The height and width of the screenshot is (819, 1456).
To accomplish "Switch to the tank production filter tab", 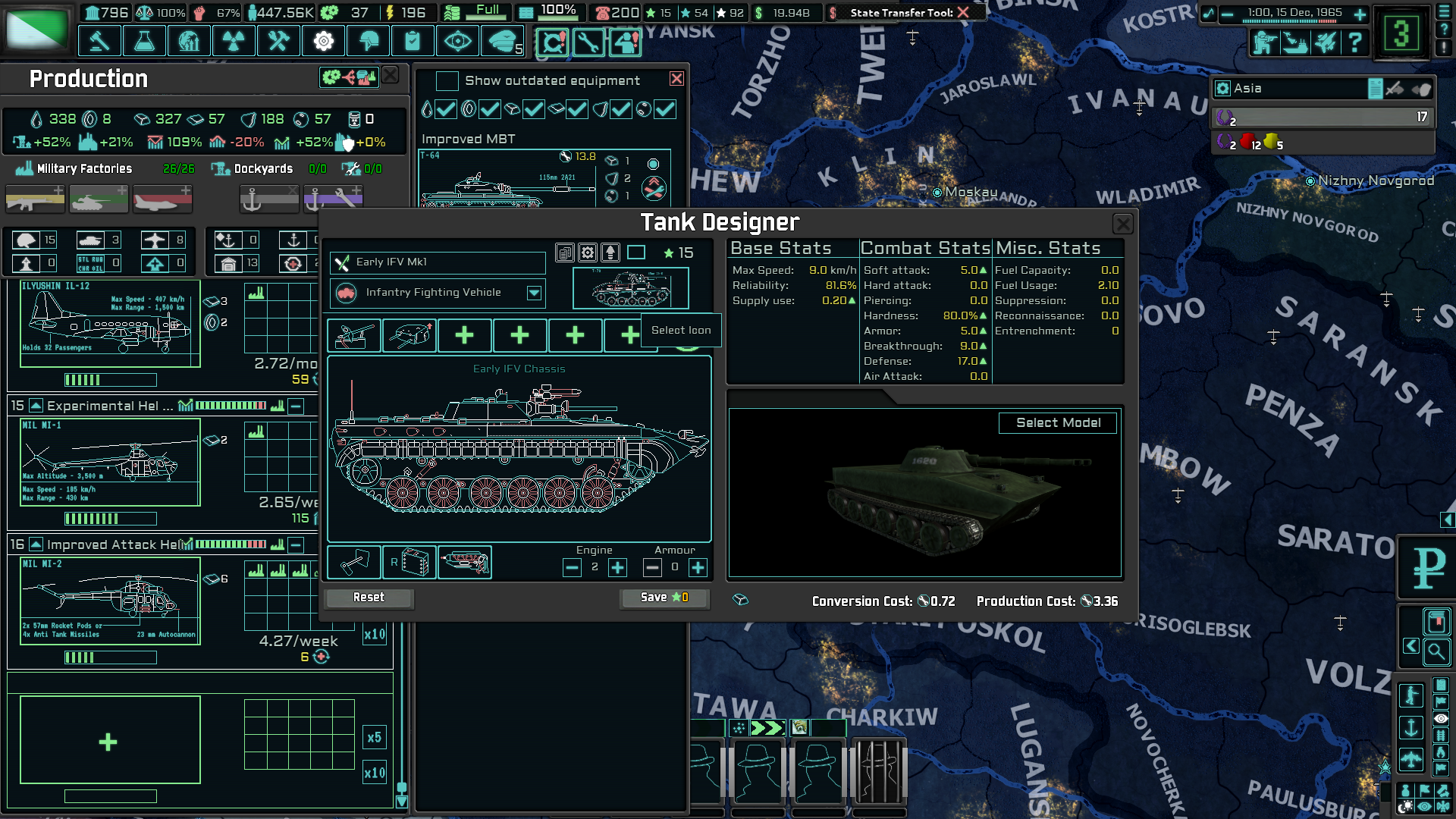I will [x=99, y=199].
